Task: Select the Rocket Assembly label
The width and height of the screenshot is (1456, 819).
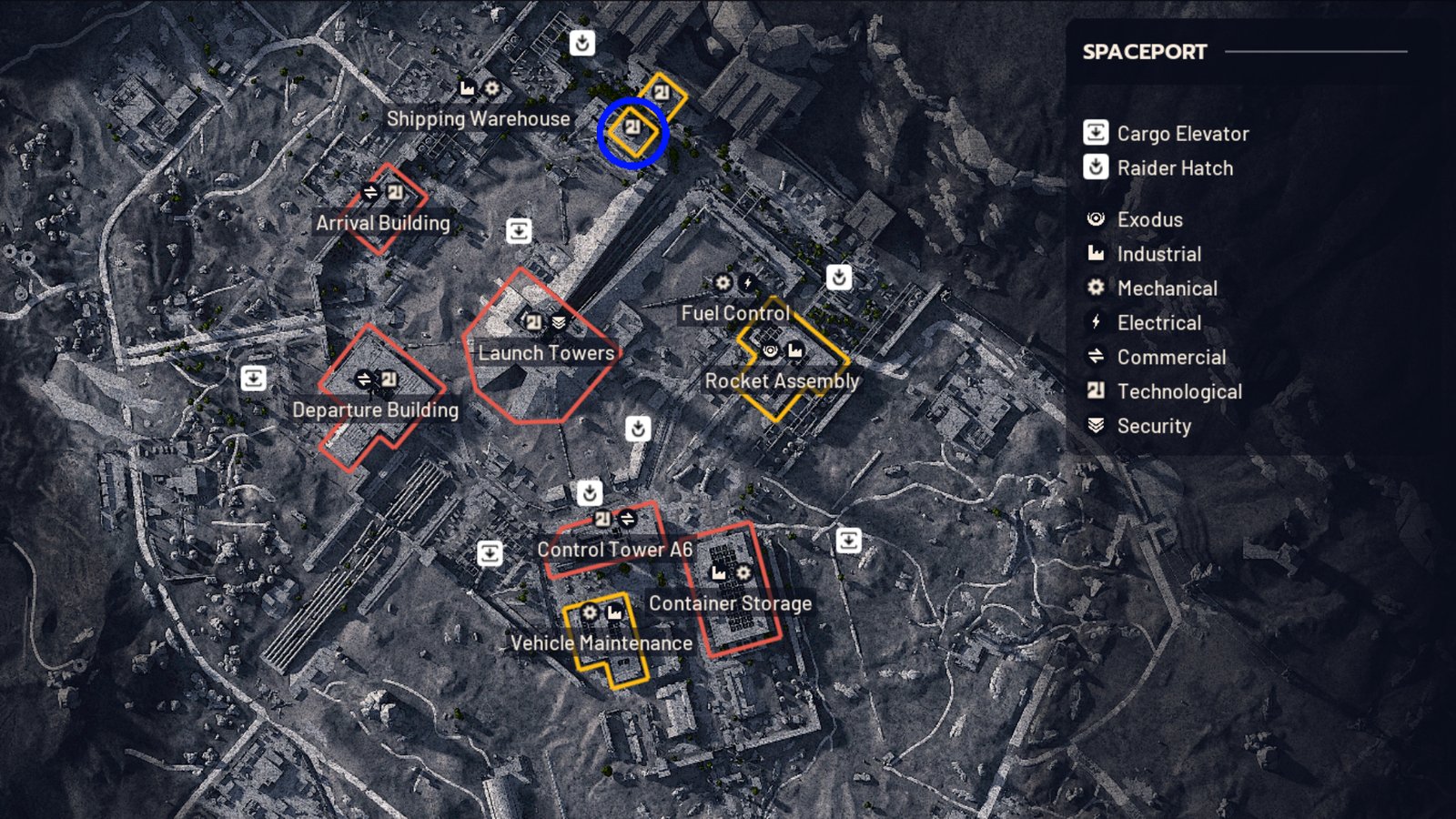Action: click(x=781, y=381)
